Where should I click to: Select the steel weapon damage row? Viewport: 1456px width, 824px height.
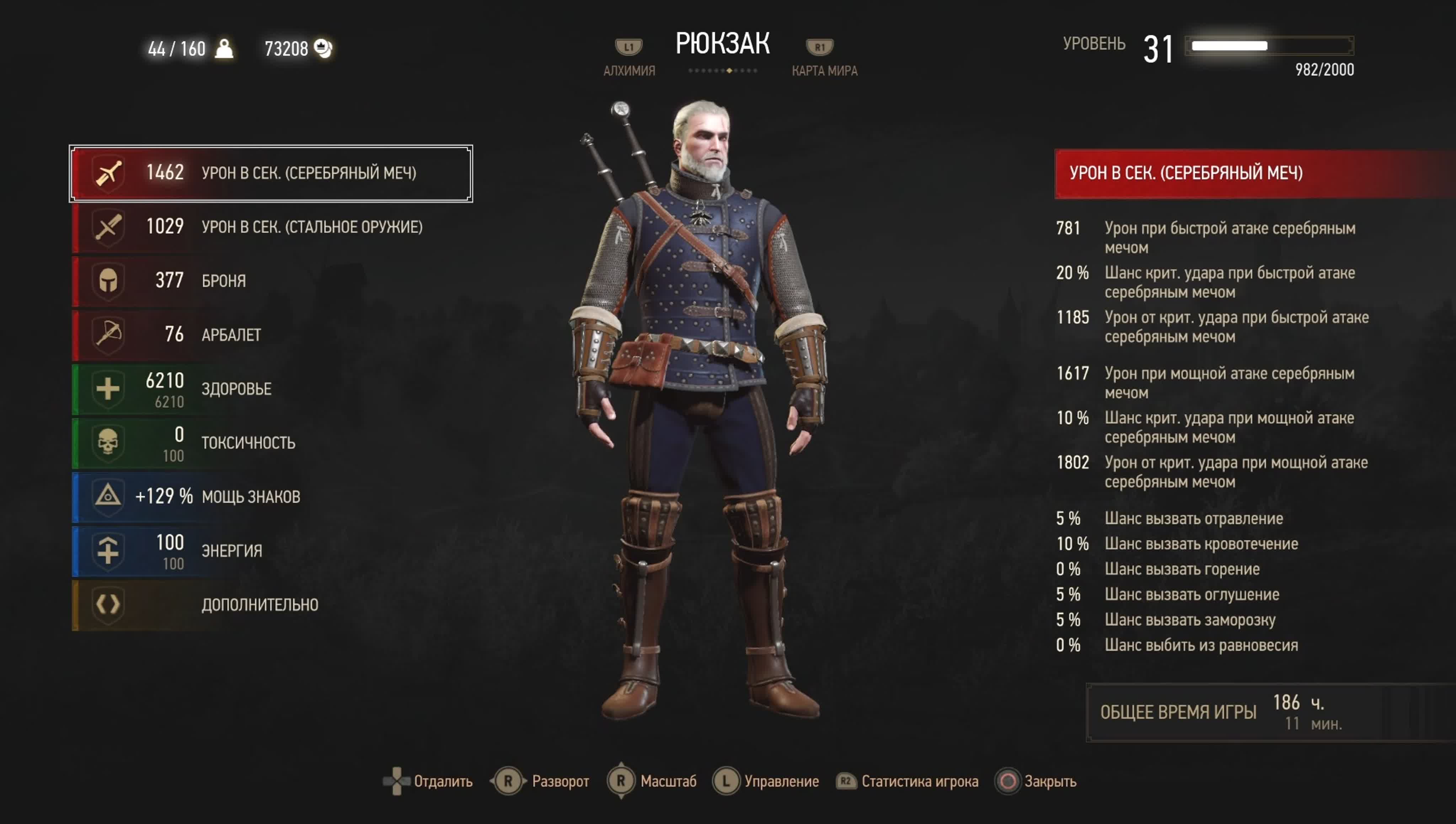pos(271,227)
